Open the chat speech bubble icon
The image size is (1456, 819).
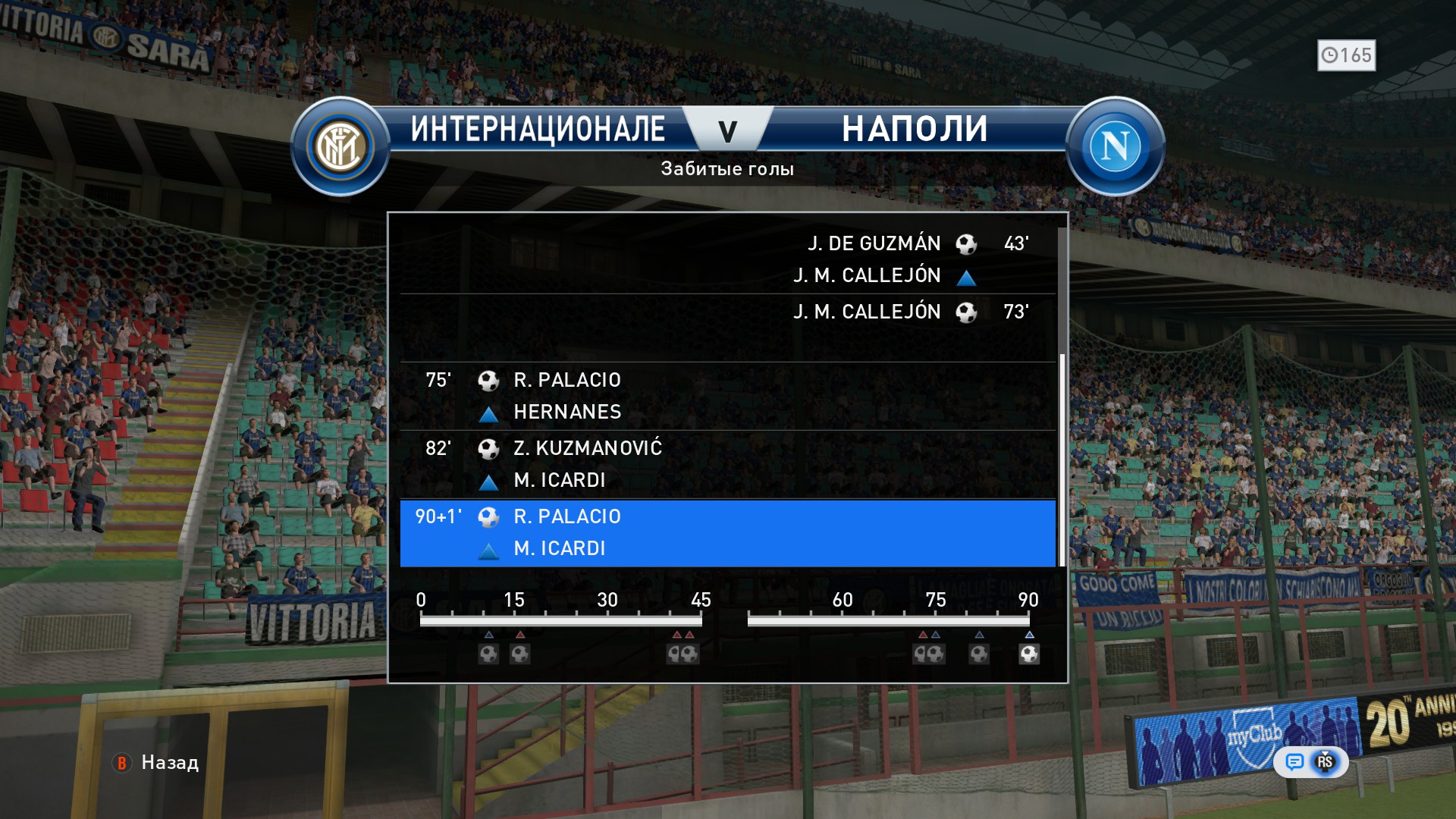pyautogui.click(x=1294, y=762)
